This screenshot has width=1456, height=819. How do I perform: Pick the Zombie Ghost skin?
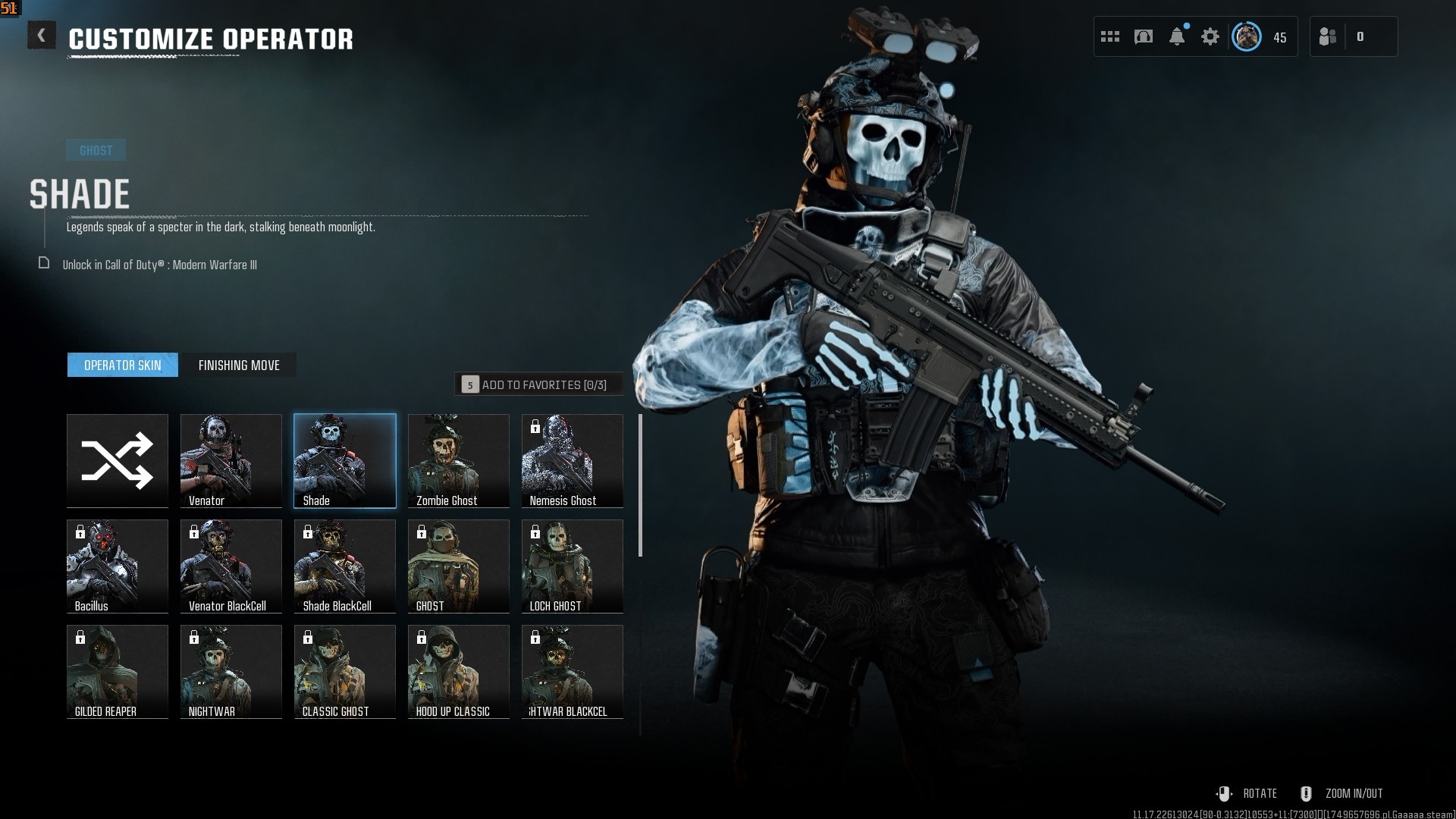459,460
